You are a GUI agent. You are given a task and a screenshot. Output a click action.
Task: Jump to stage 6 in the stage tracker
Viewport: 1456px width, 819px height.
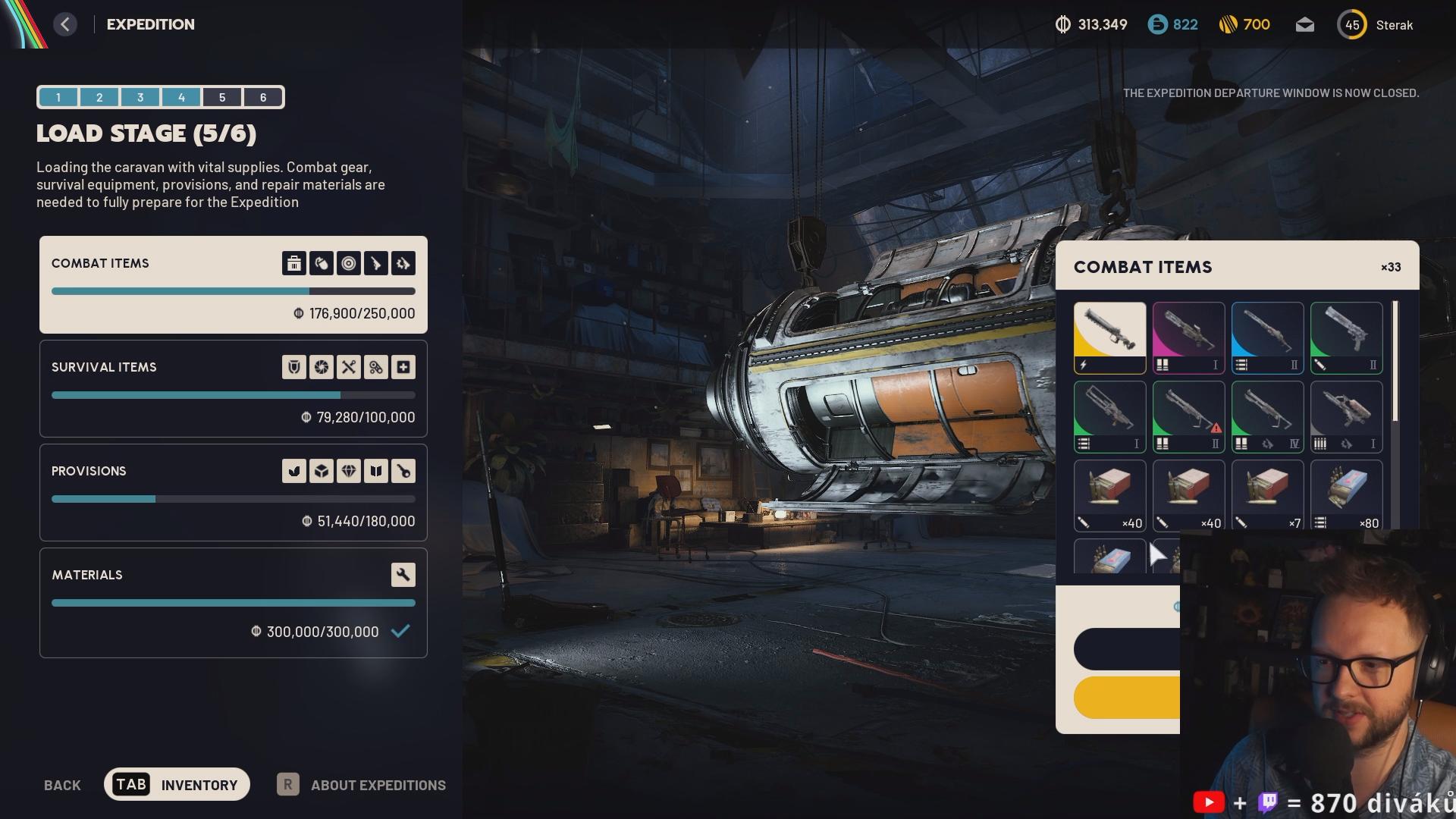click(263, 97)
